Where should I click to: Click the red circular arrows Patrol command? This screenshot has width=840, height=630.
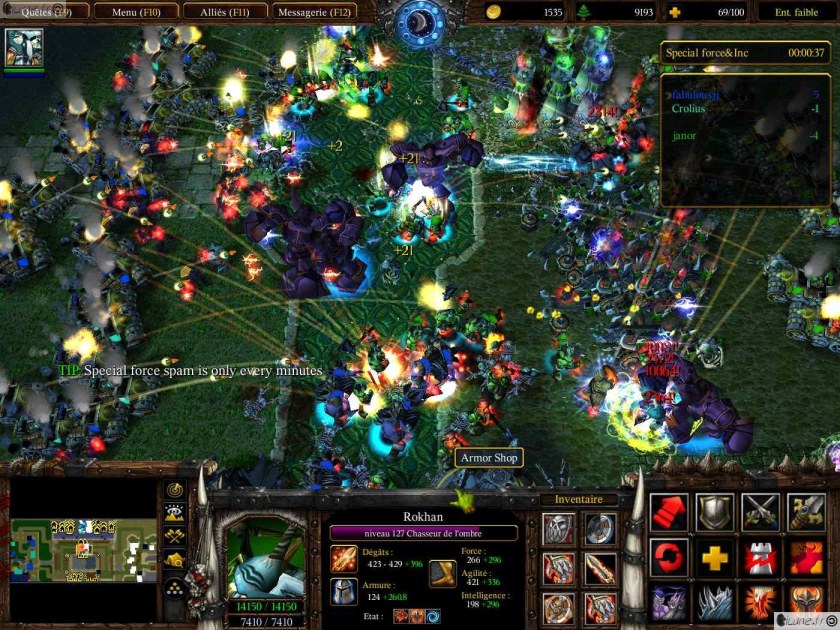coord(669,557)
